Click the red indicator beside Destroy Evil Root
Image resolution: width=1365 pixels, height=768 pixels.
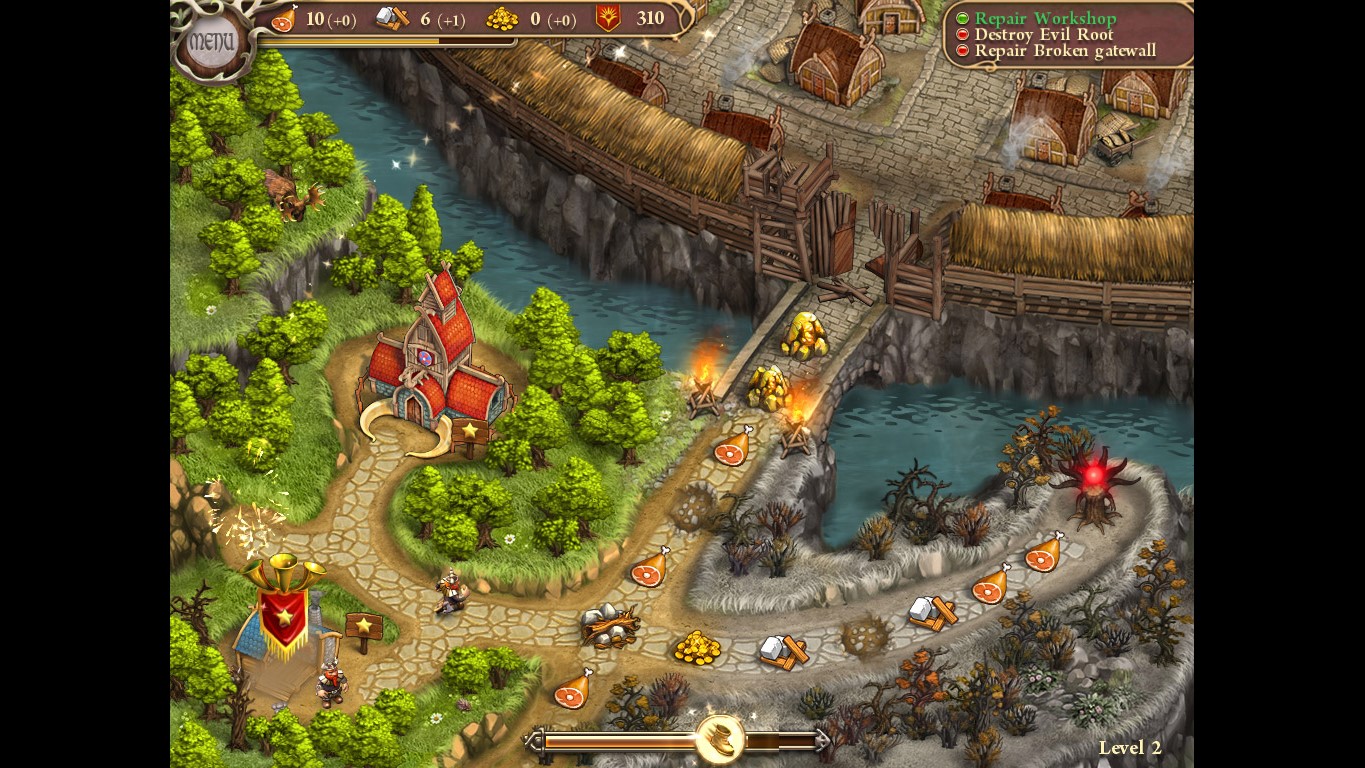[x=961, y=34]
